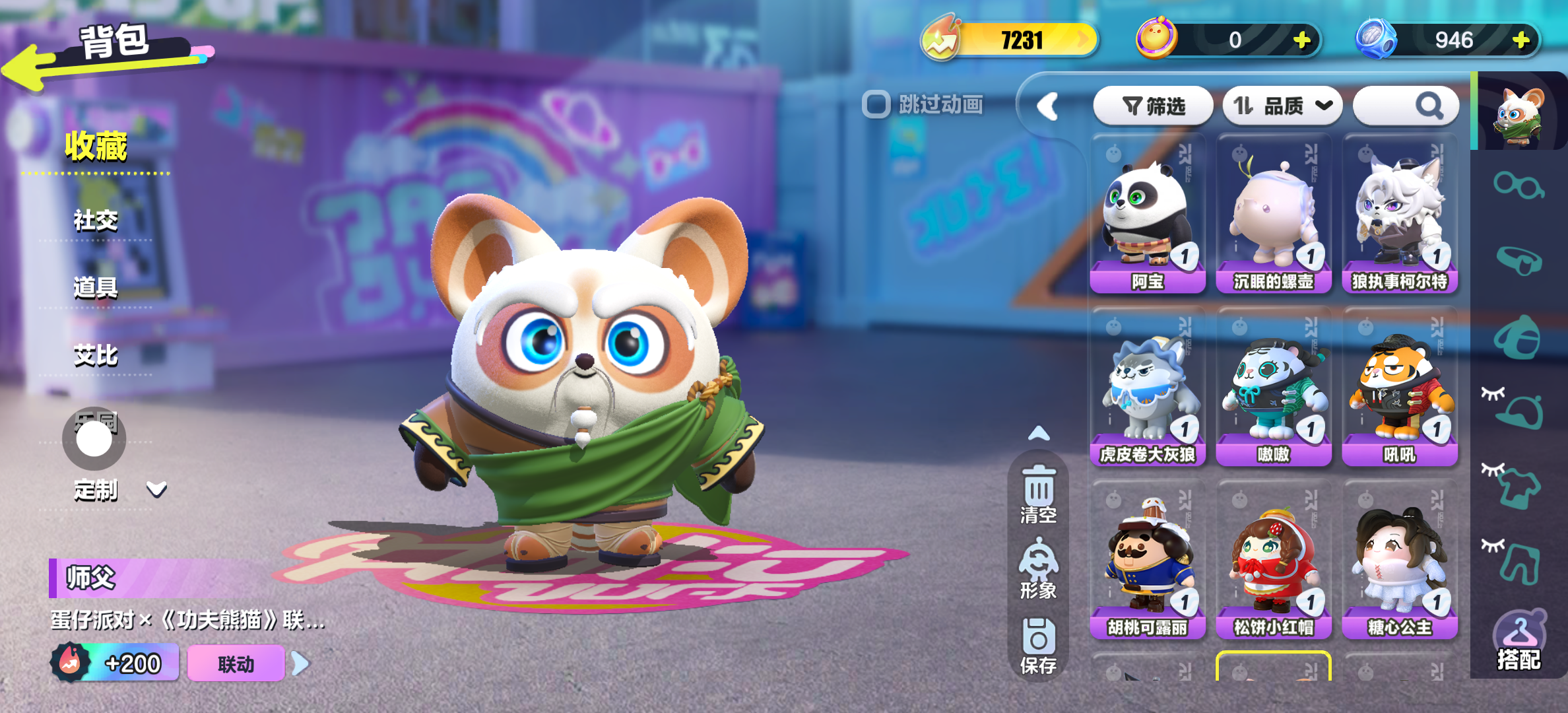The image size is (1568, 713).
Task: Click the pink 联动 button
Action: 236,663
